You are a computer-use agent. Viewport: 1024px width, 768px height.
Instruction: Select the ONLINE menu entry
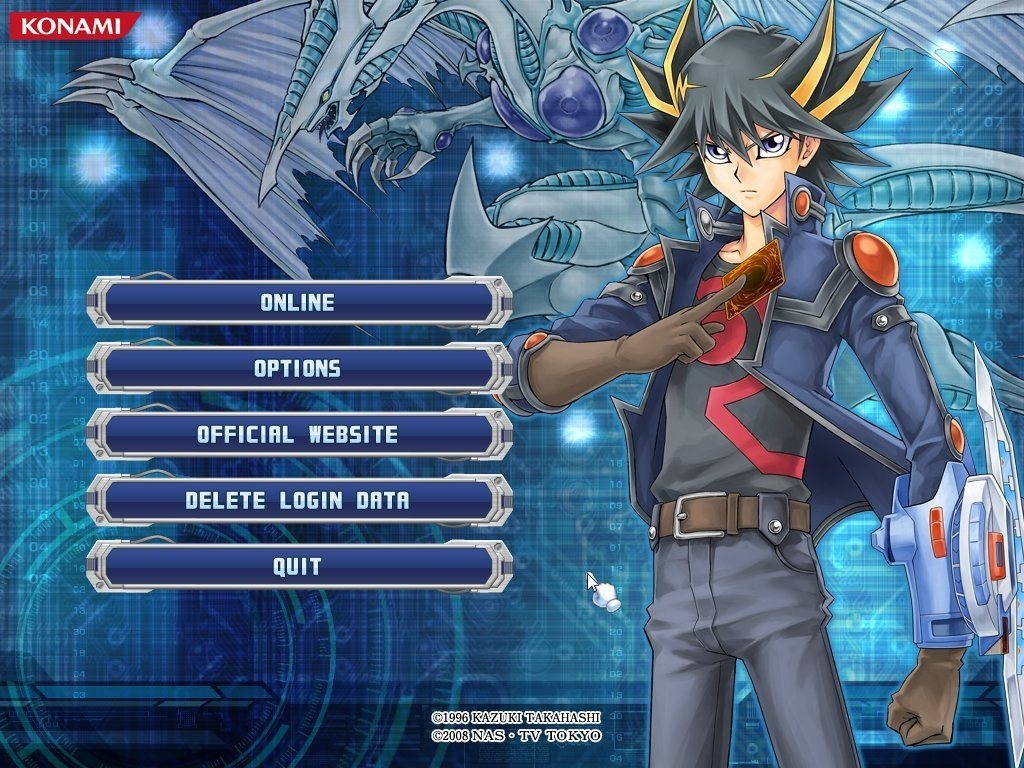pyautogui.click(x=298, y=302)
